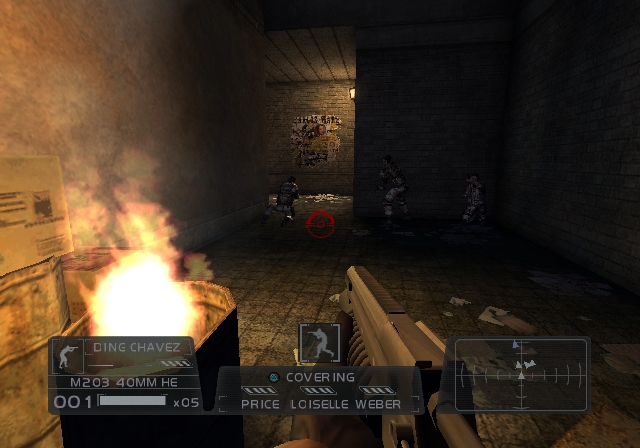
Task: Click the team action soldier icon
Action: (x=320, y=343)
